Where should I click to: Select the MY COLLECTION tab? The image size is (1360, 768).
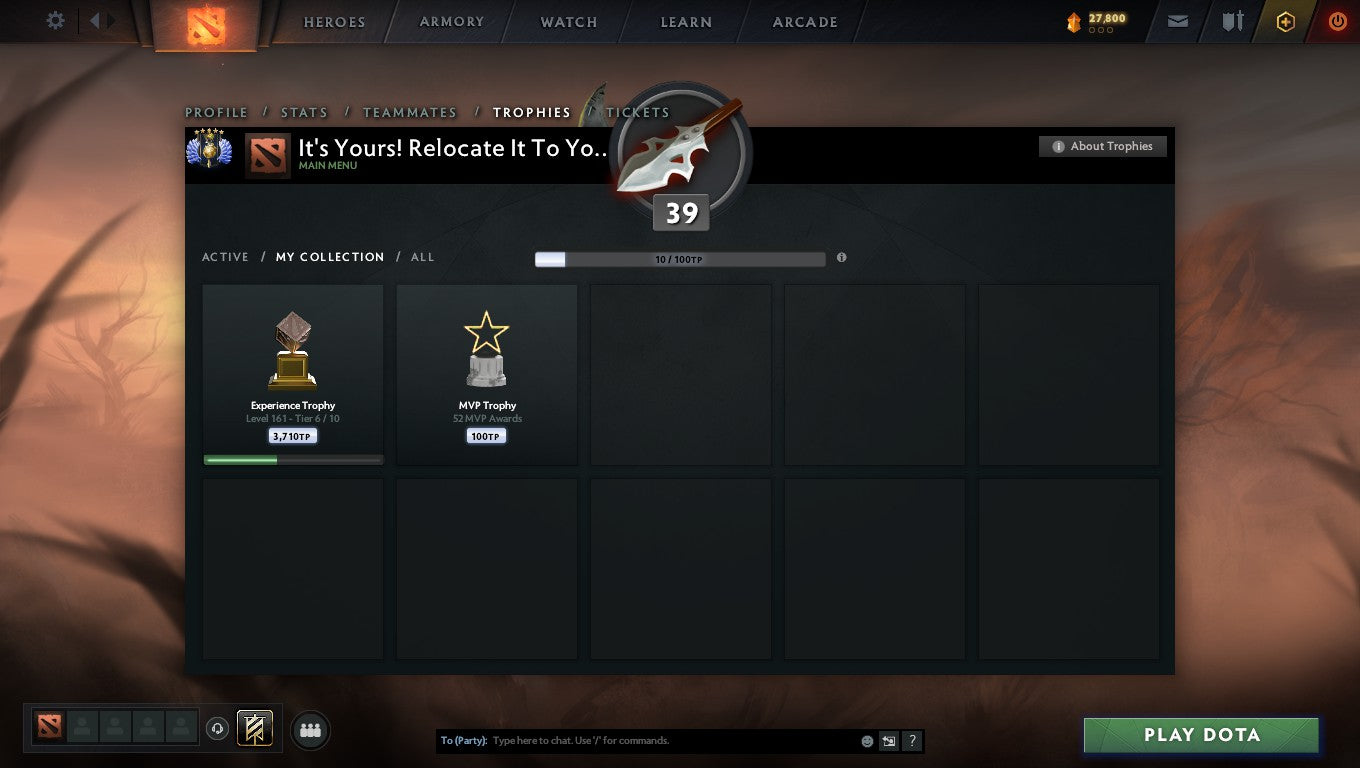point(330,257)
